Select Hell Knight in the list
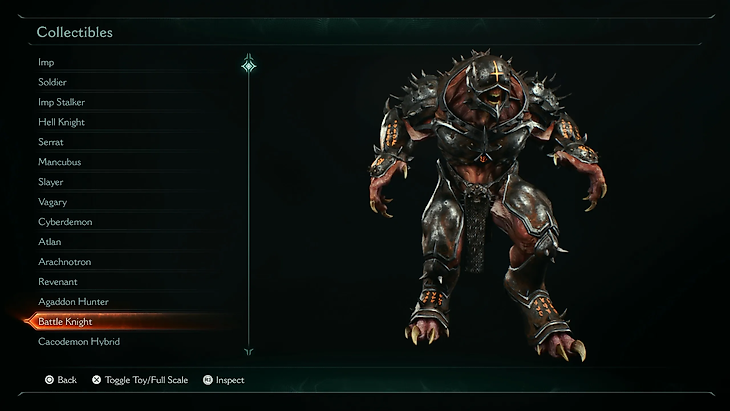The height and width of the screenshot is (411, 730). coord(62,122)
